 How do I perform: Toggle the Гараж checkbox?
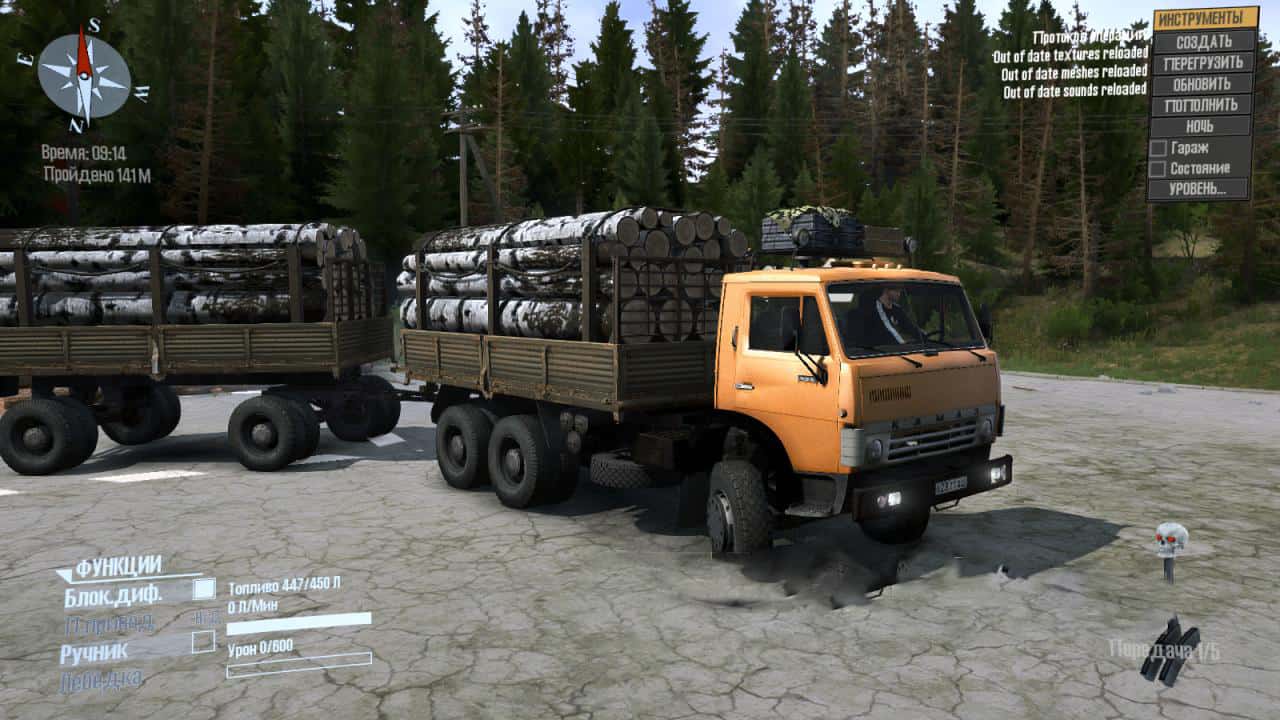click(x=1158, y=148)
